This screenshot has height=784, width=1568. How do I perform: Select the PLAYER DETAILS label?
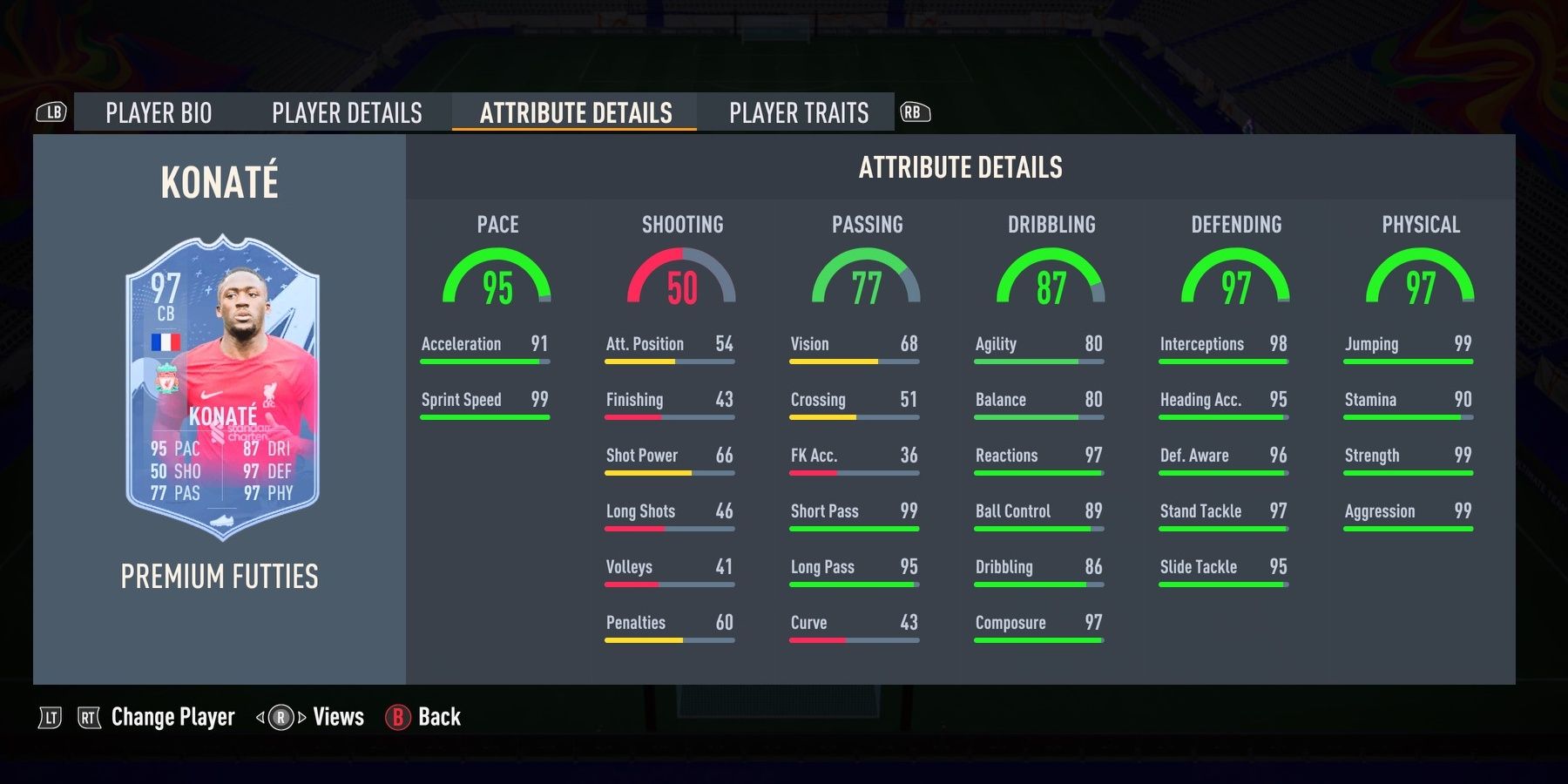(346, 112)
